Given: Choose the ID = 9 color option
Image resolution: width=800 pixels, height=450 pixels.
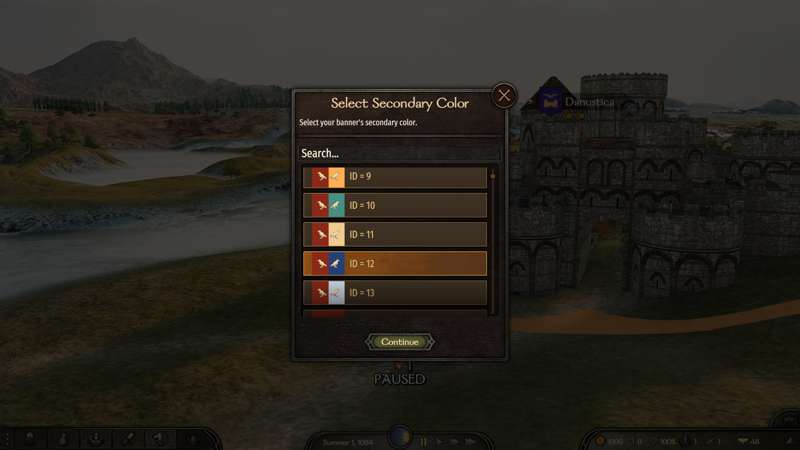Looking at the screenshot, I should 395,177.
